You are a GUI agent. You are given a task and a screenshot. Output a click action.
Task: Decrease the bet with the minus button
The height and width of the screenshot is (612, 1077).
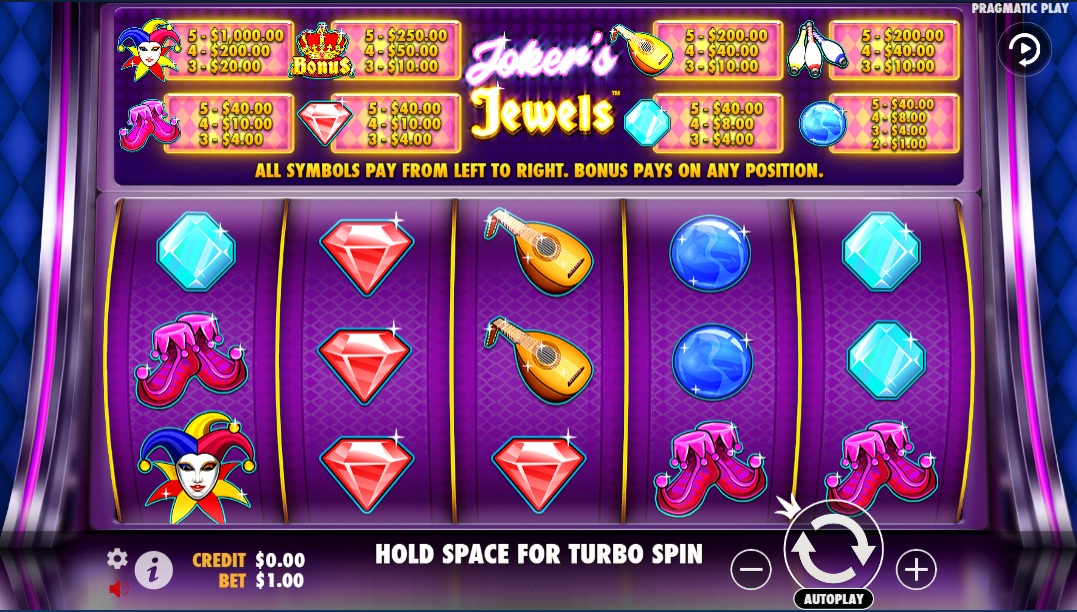coord(751,569)
